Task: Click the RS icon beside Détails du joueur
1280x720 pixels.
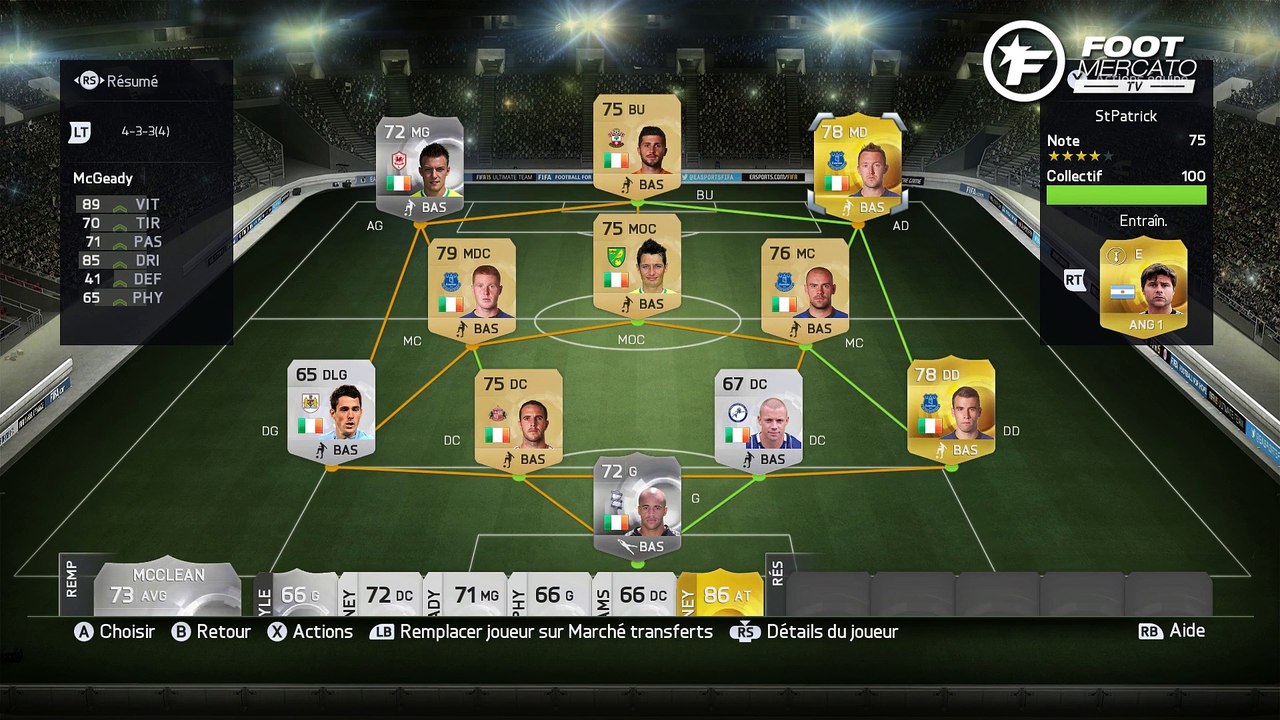Action: pyautogui.click(x=745, y=631)
